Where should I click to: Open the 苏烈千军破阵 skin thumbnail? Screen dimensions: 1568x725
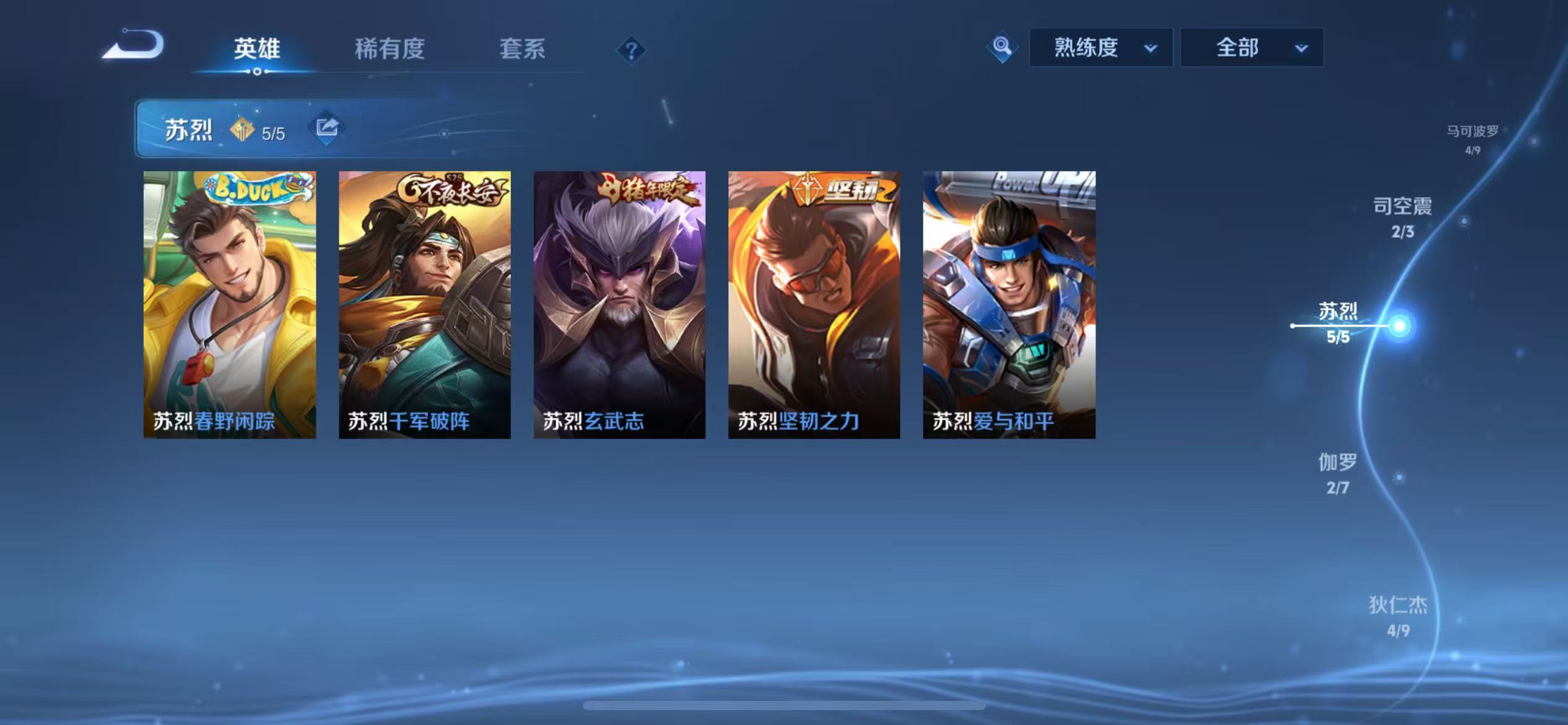click(x=425, y=304)
